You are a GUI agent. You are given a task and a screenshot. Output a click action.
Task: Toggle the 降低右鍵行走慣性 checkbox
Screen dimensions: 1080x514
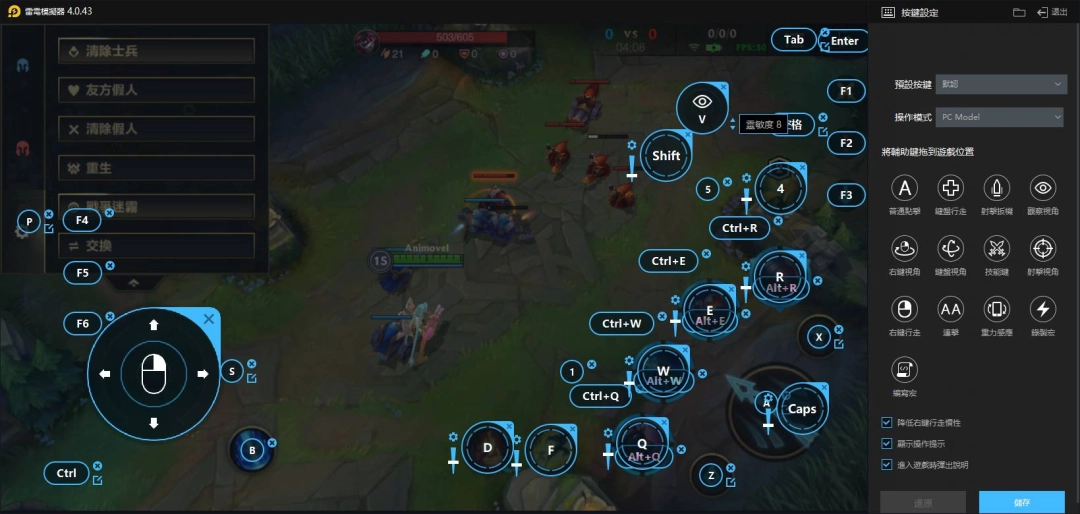click(x=887, y=423)
